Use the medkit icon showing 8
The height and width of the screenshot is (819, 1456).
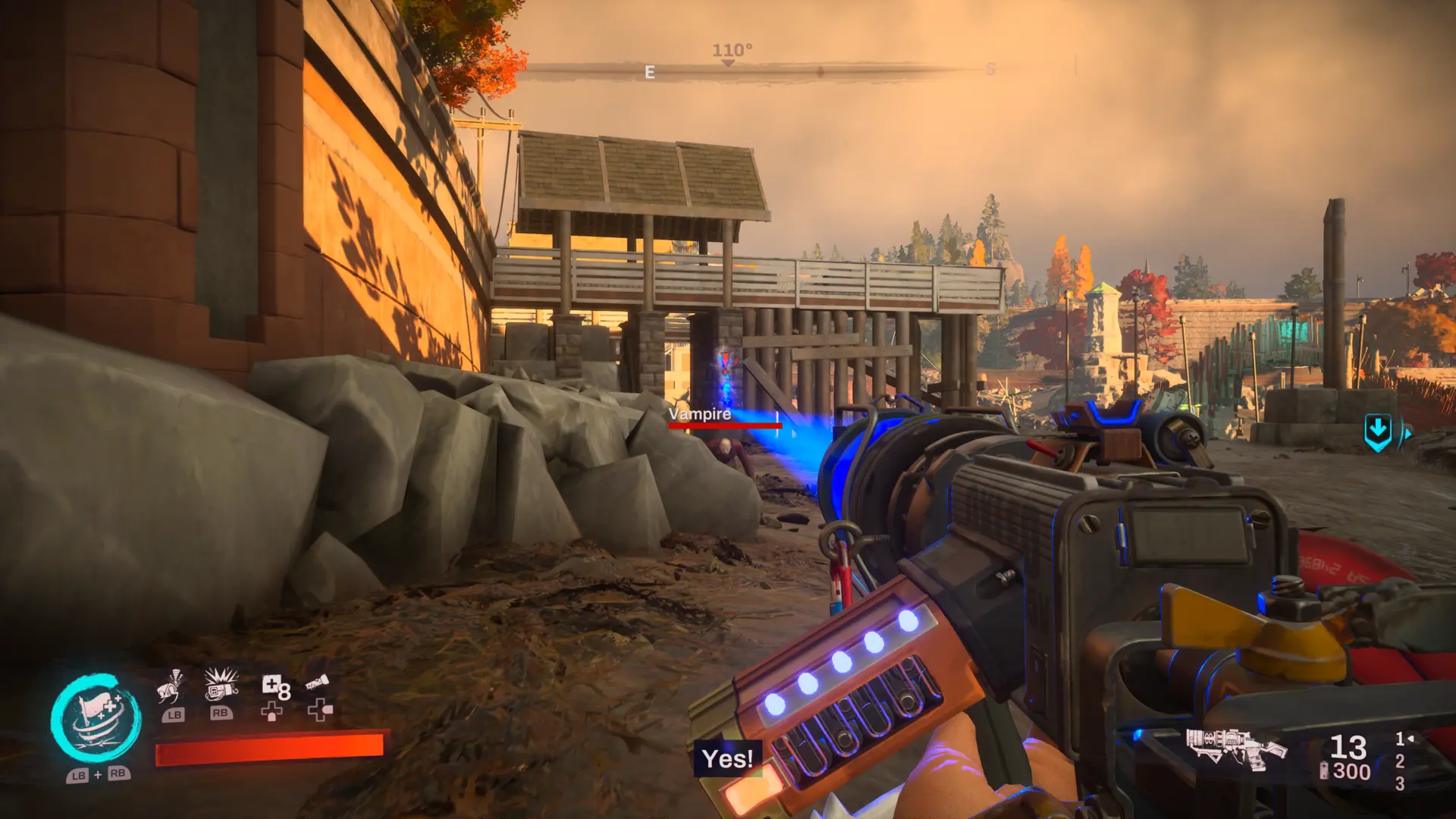click(x=275, y=688)
